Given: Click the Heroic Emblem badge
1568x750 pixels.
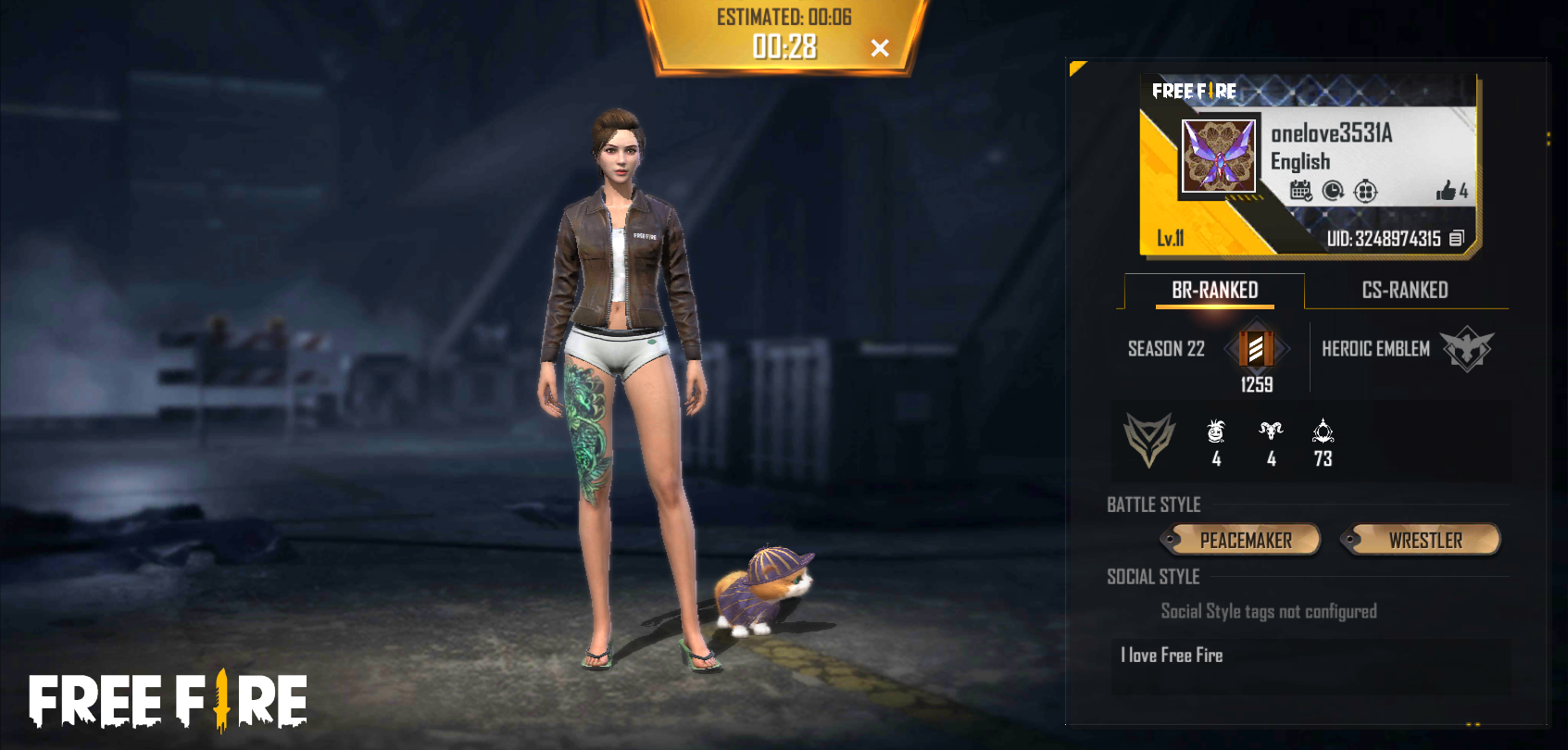Looking at the screenshot, I should (1466, 349).
